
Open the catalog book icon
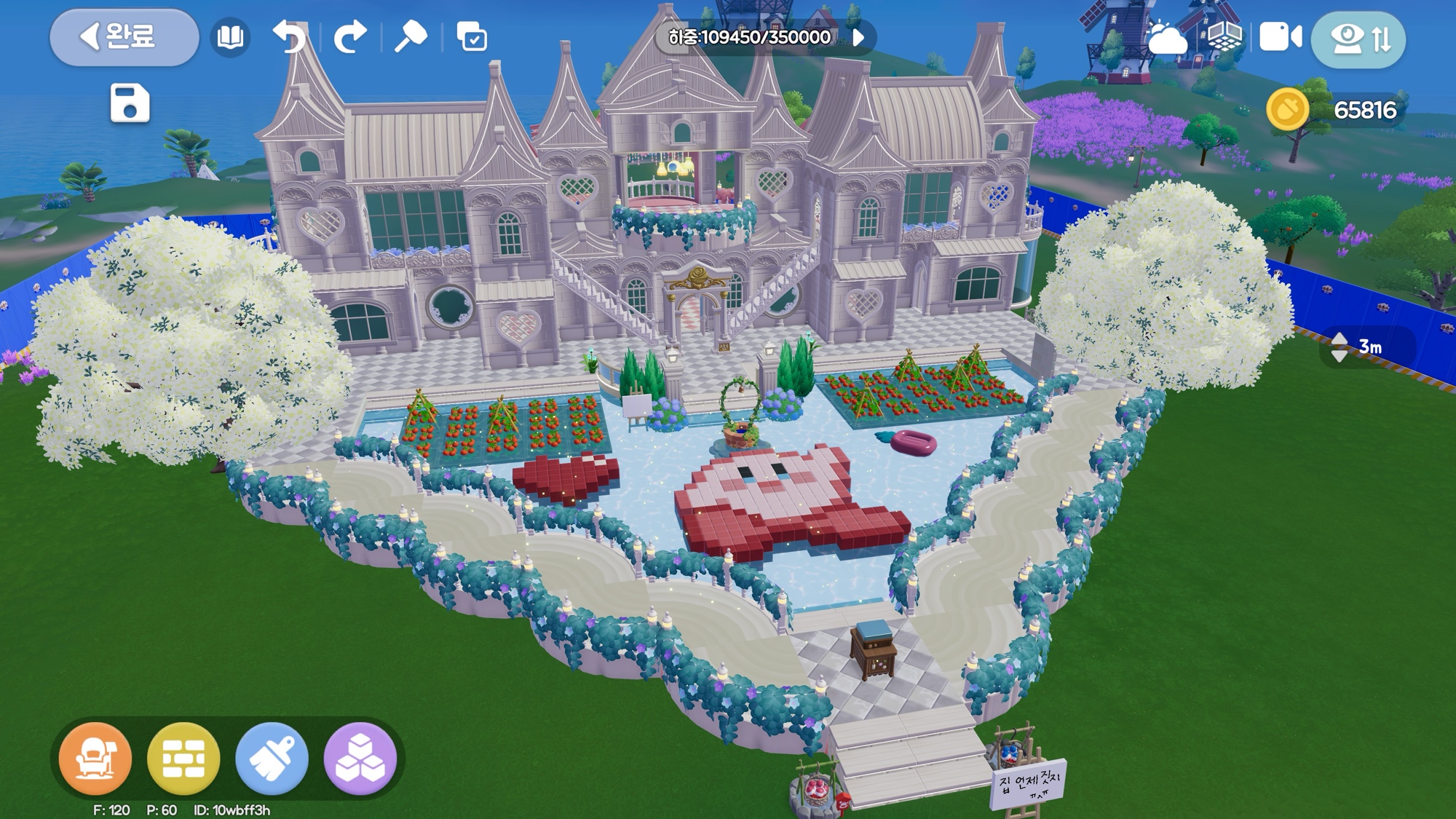point(230,37)
